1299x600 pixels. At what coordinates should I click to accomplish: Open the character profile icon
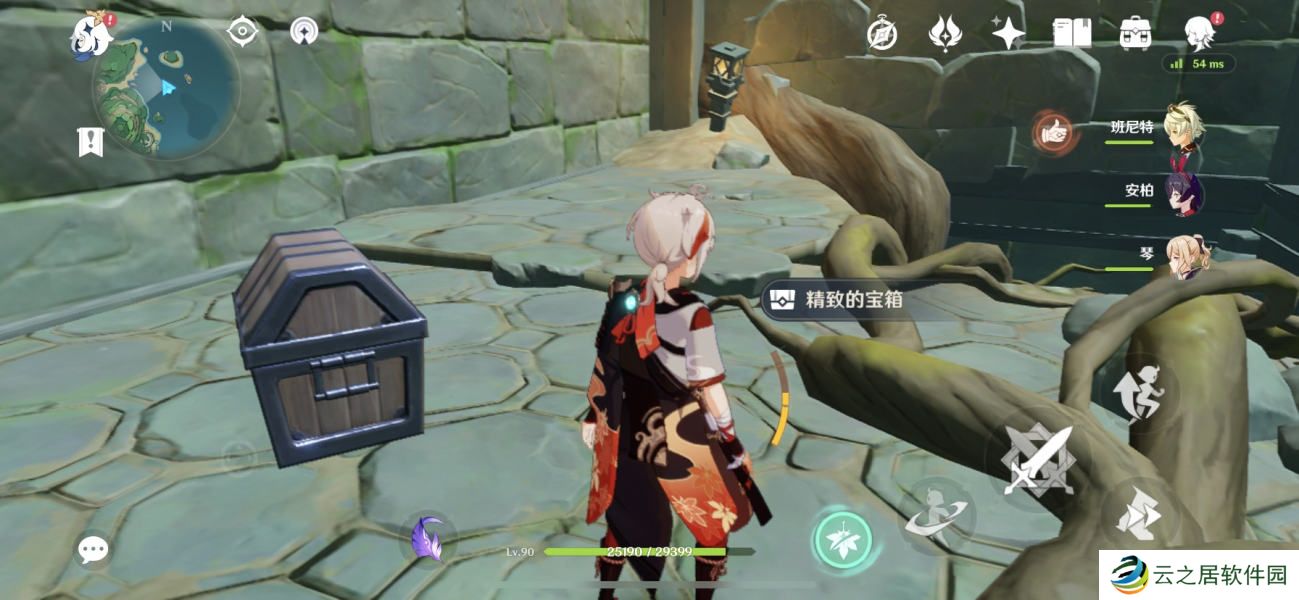[1199, 34]
